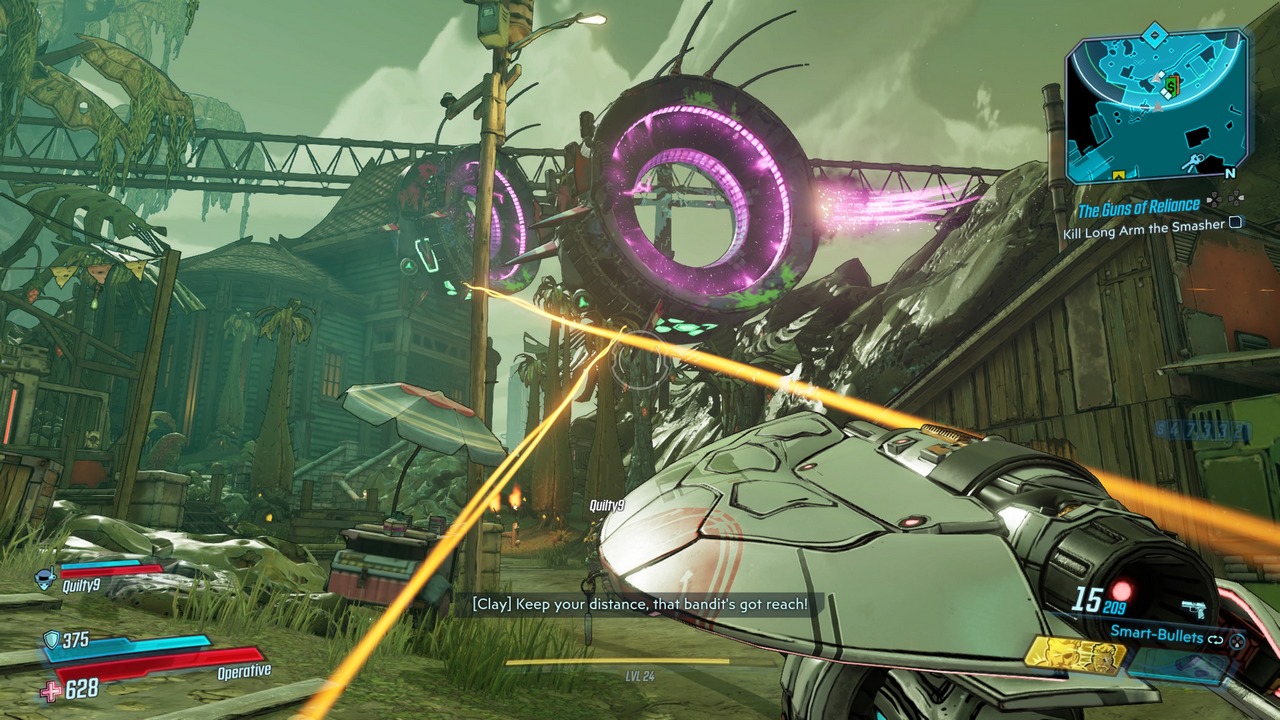Select the equipped pistol weapon icon
This screenshot has height=720, width=1280.
[1192, 608]
